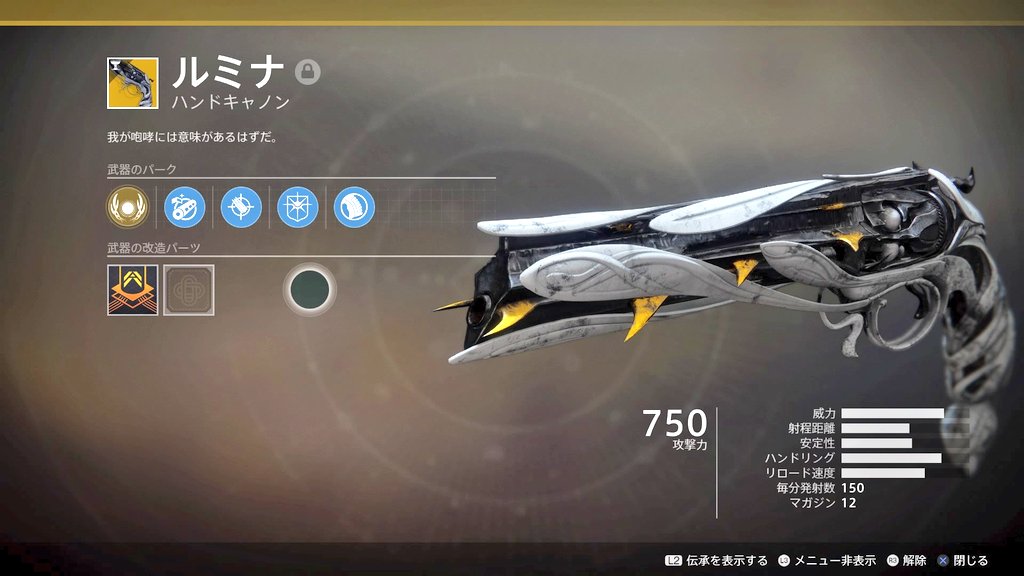Viewport: 1024px width, 576px height.
Task: View the shield starburst perk icon
Action: tap(298, 207)
